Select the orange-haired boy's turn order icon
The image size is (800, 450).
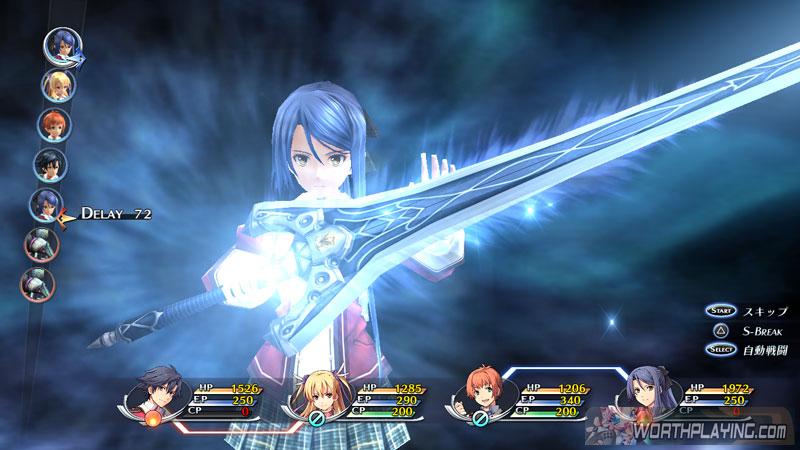coord(53,123)
